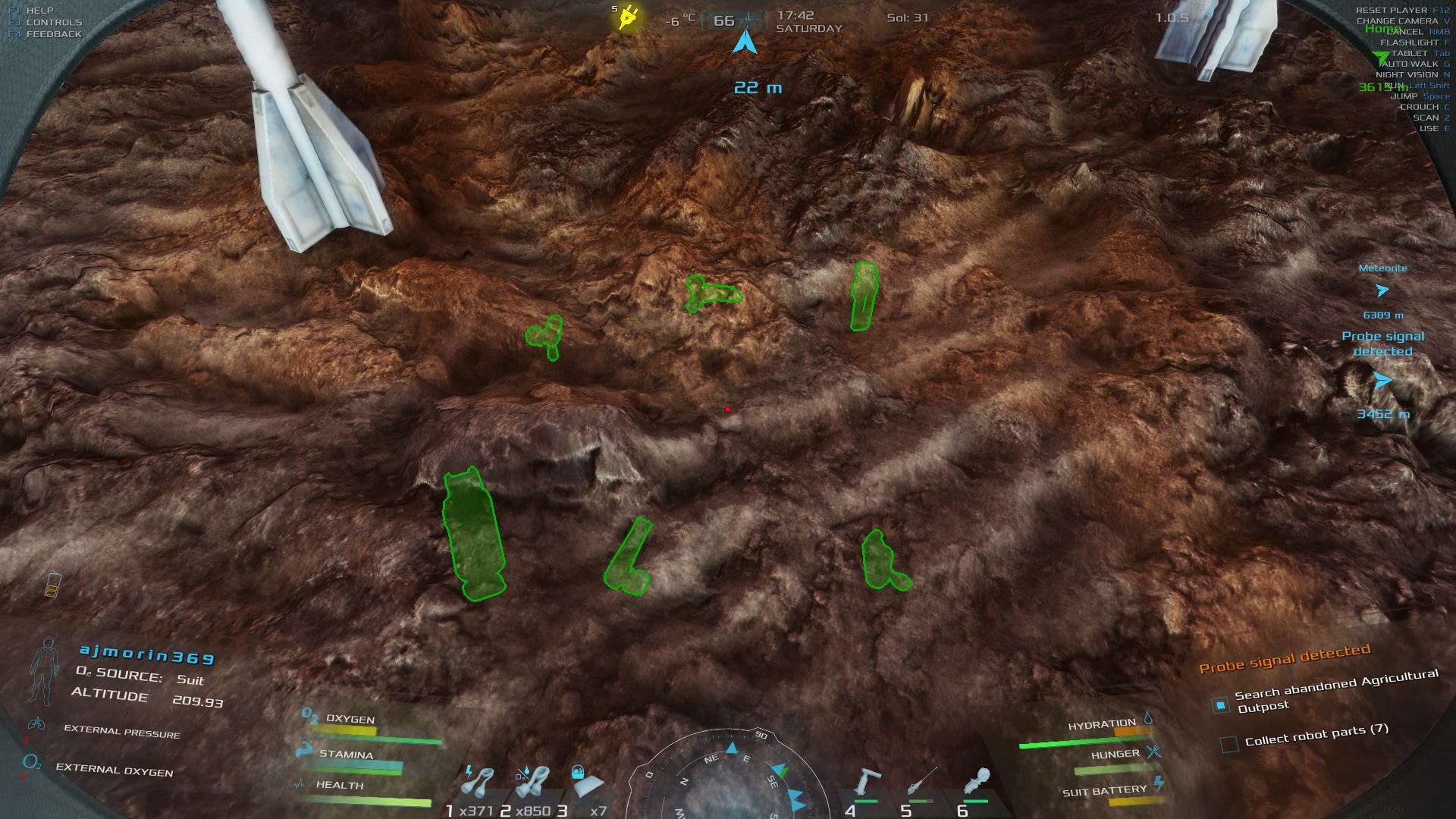Click the small orange battery icon
This screenshot has width=1456, height=819.
point(52,585)
